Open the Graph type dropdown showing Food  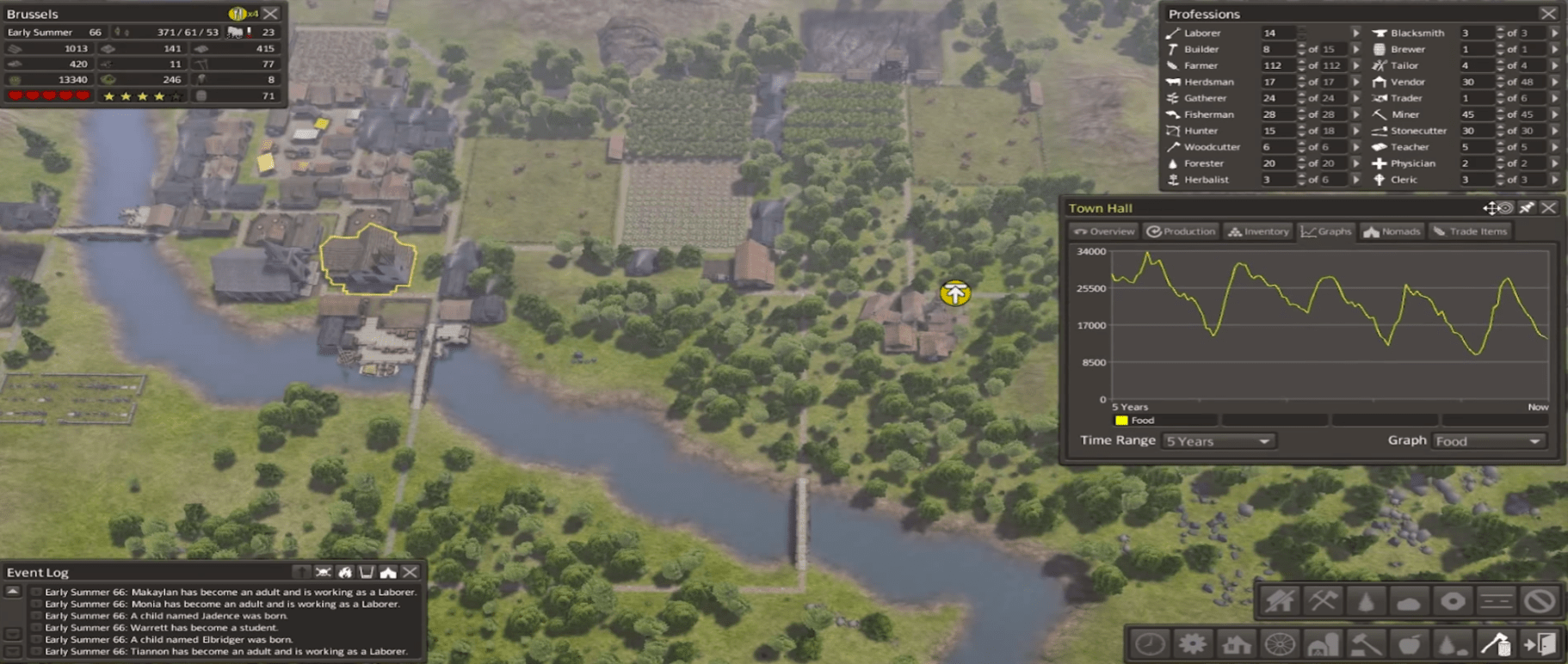[x=1488, y=441]
